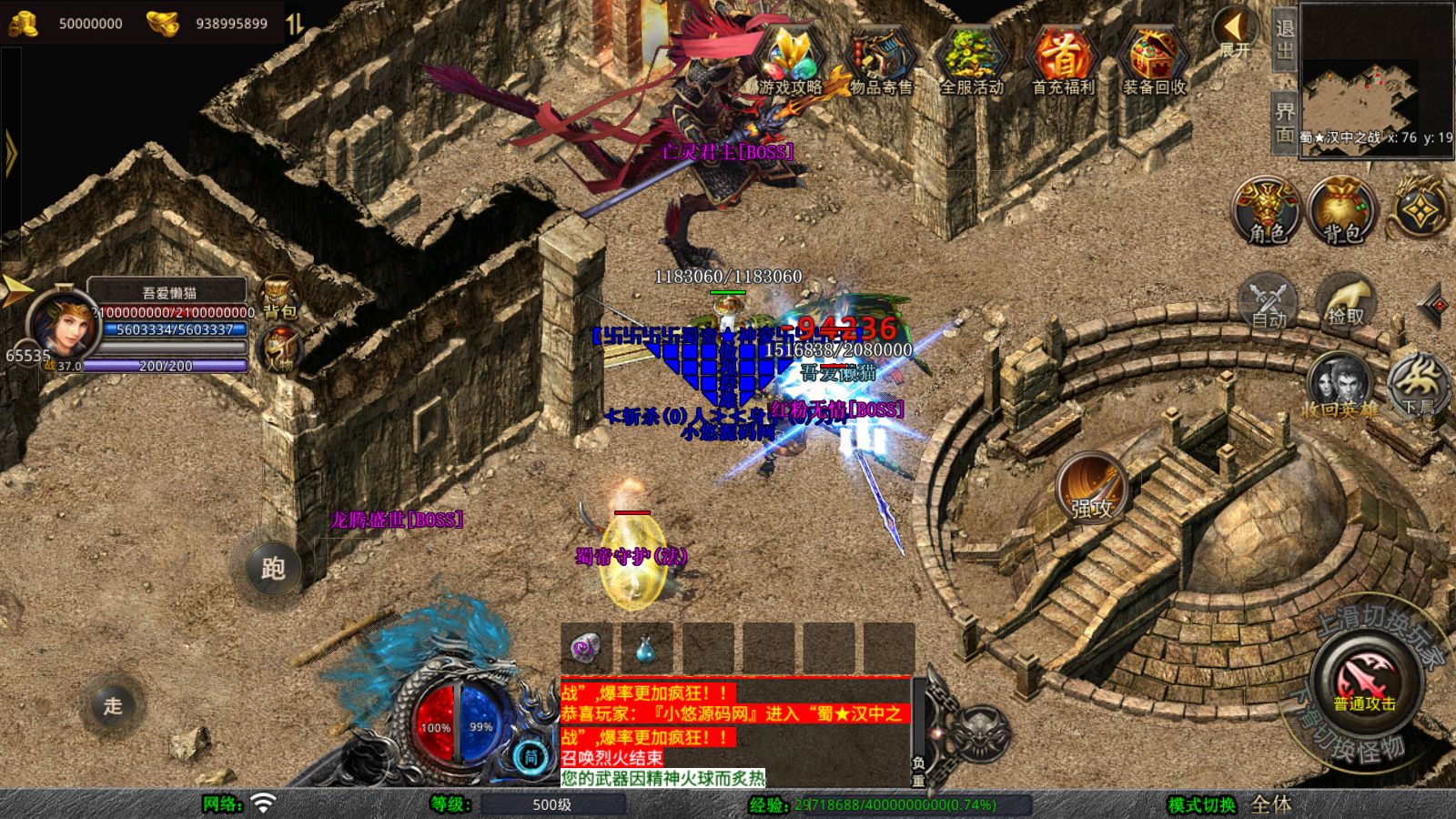Tap the 捡取 pick-up button
Viewport: 1456px width, 819px height.
(x=1346, y=300)
